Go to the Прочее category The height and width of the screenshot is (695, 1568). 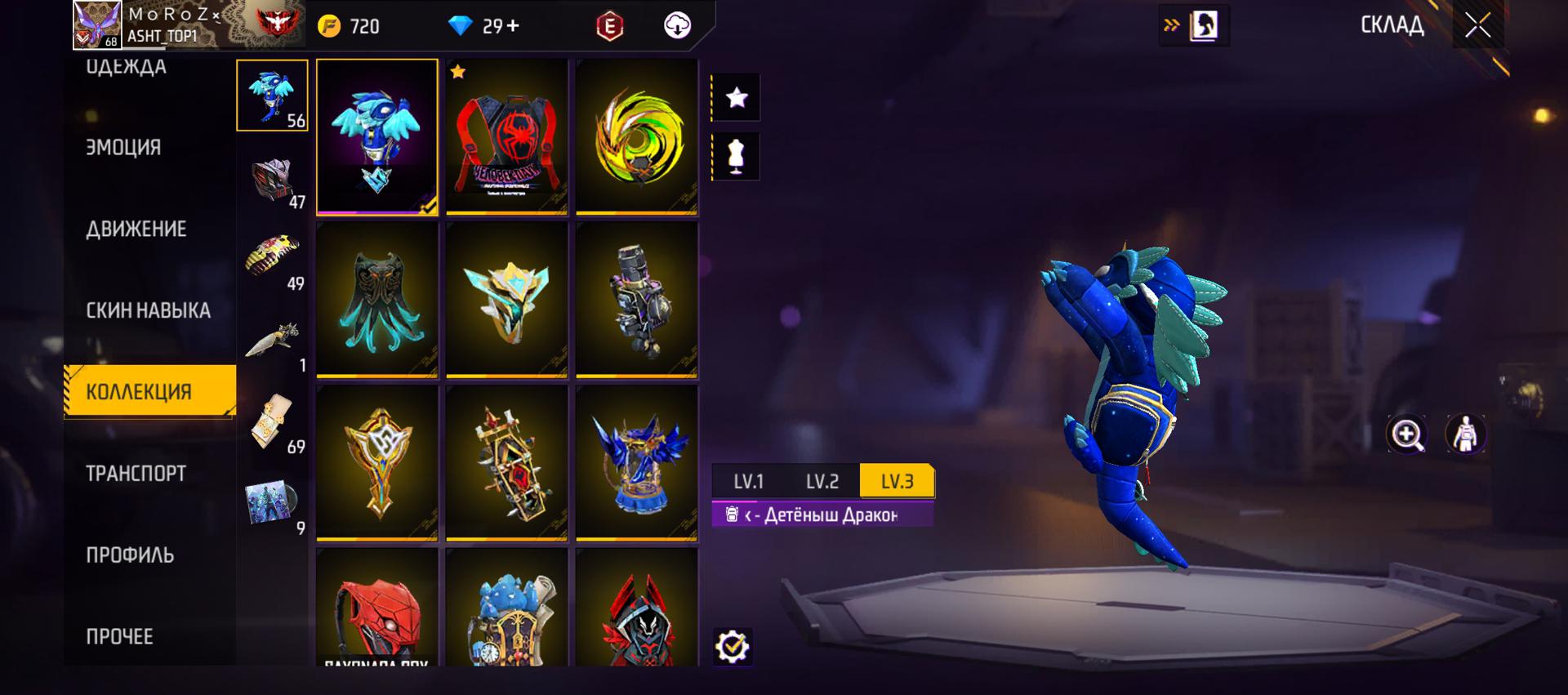pyautogui.click(x=119, y=637)
